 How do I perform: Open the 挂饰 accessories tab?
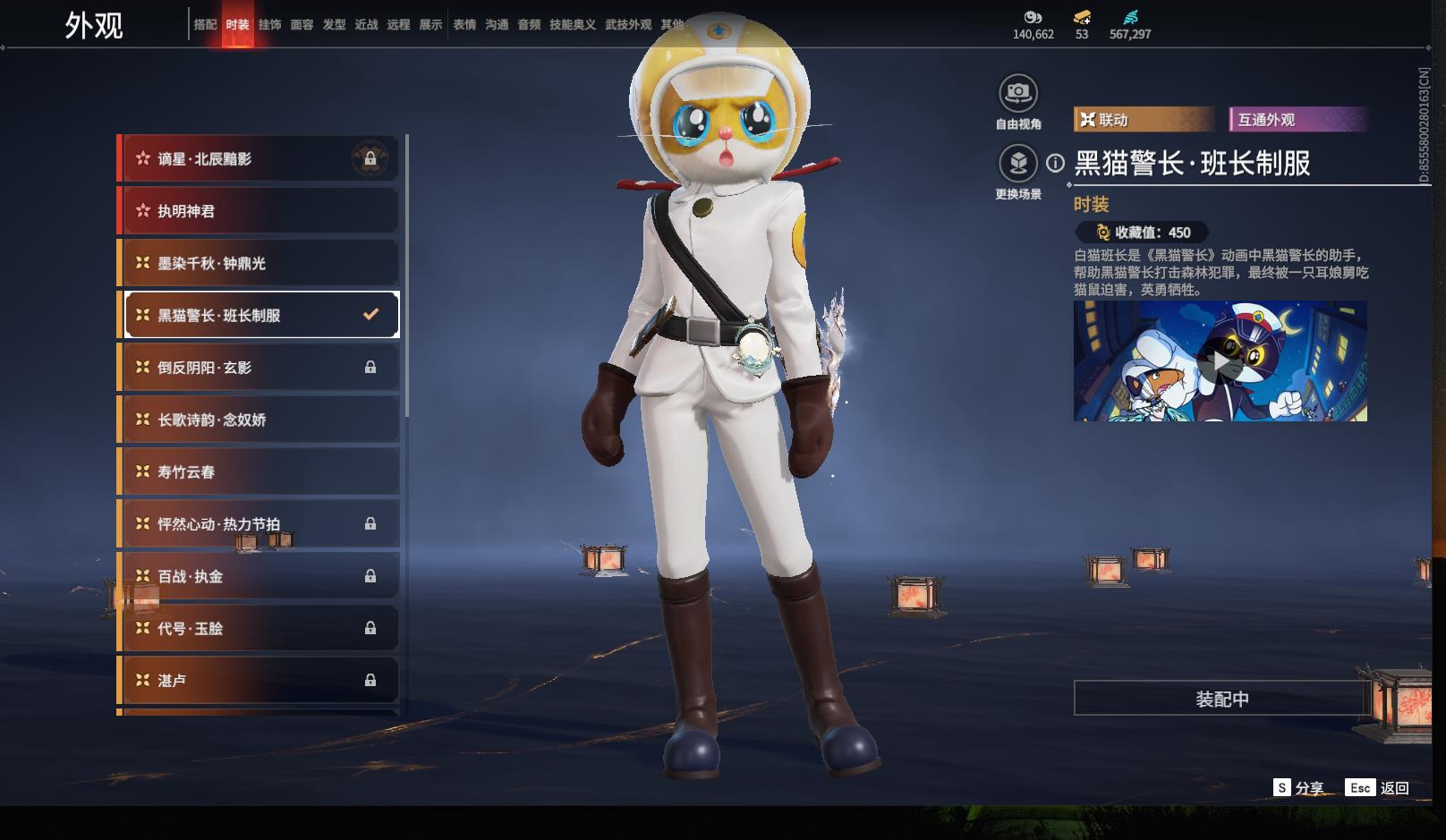[x=269, y=24]
